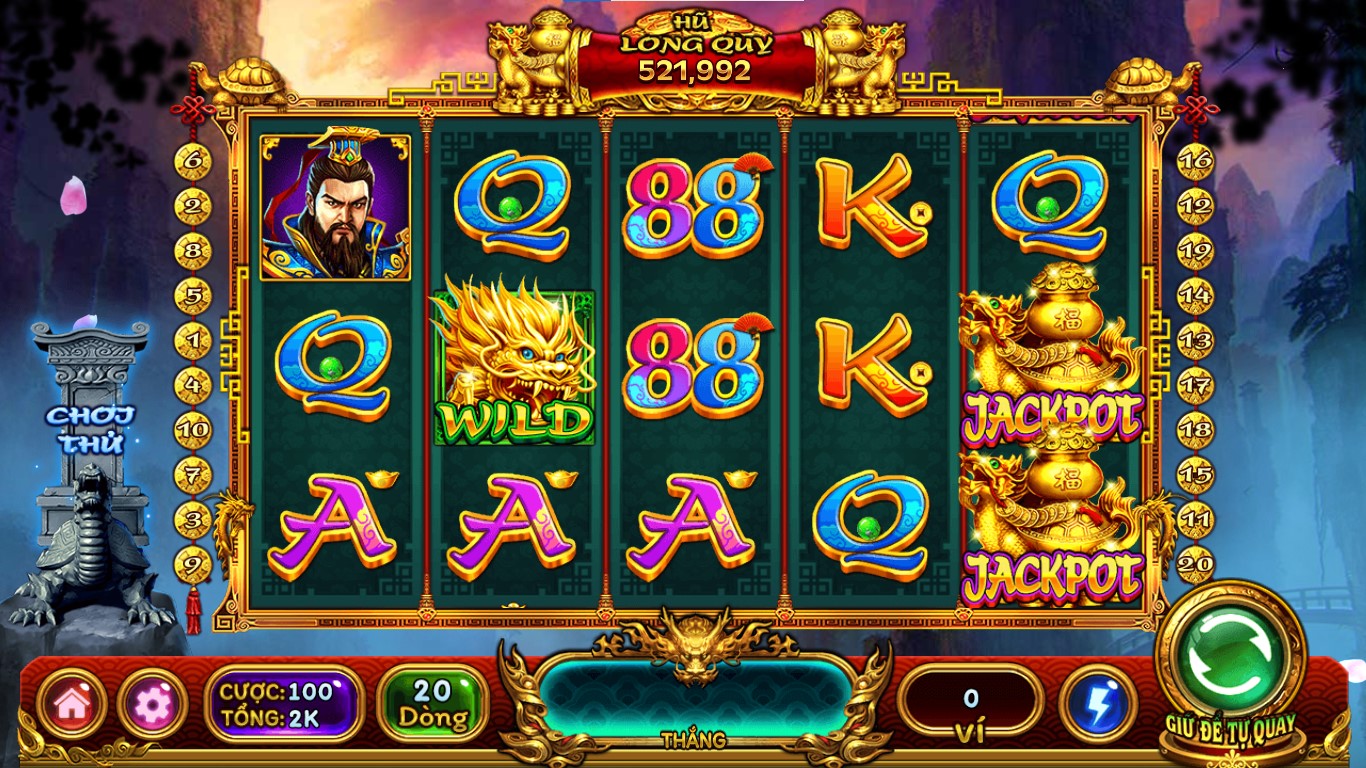Go back to the home lobby

click(72, 704)
